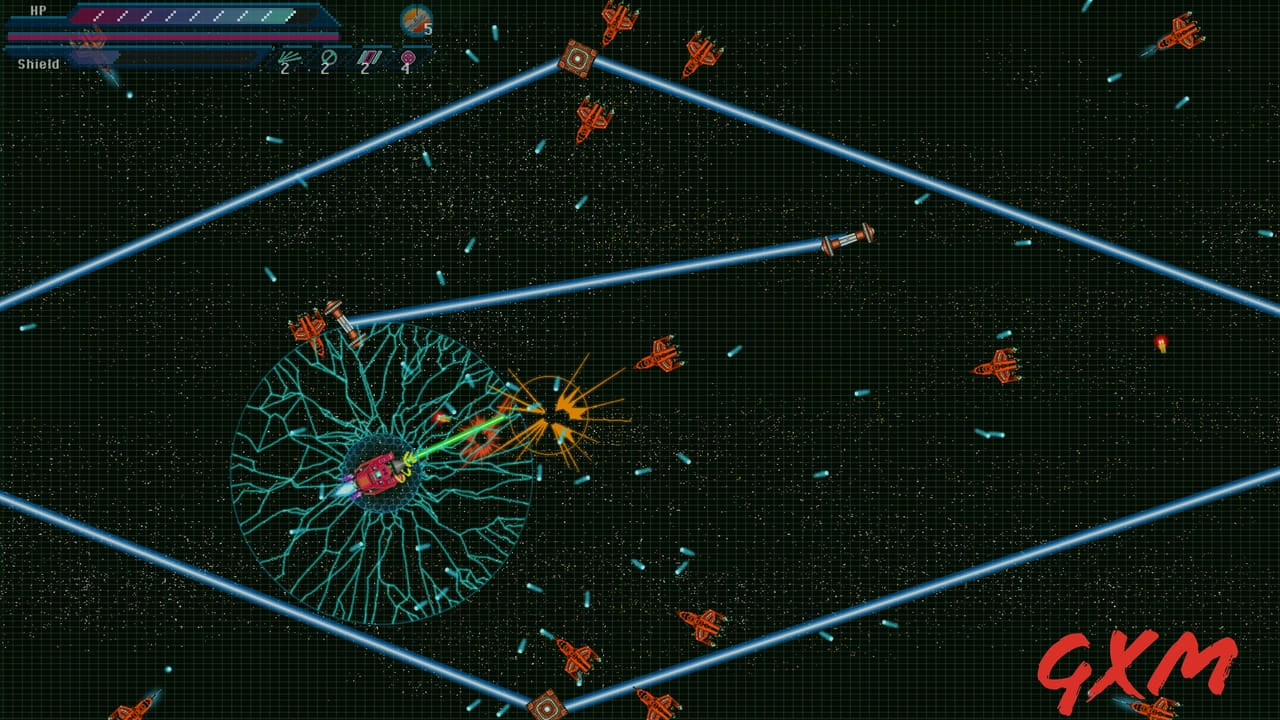Select the spread-shot weapon icon
The height and width of the screenshot is (720, 1280).
click(288, 59)
